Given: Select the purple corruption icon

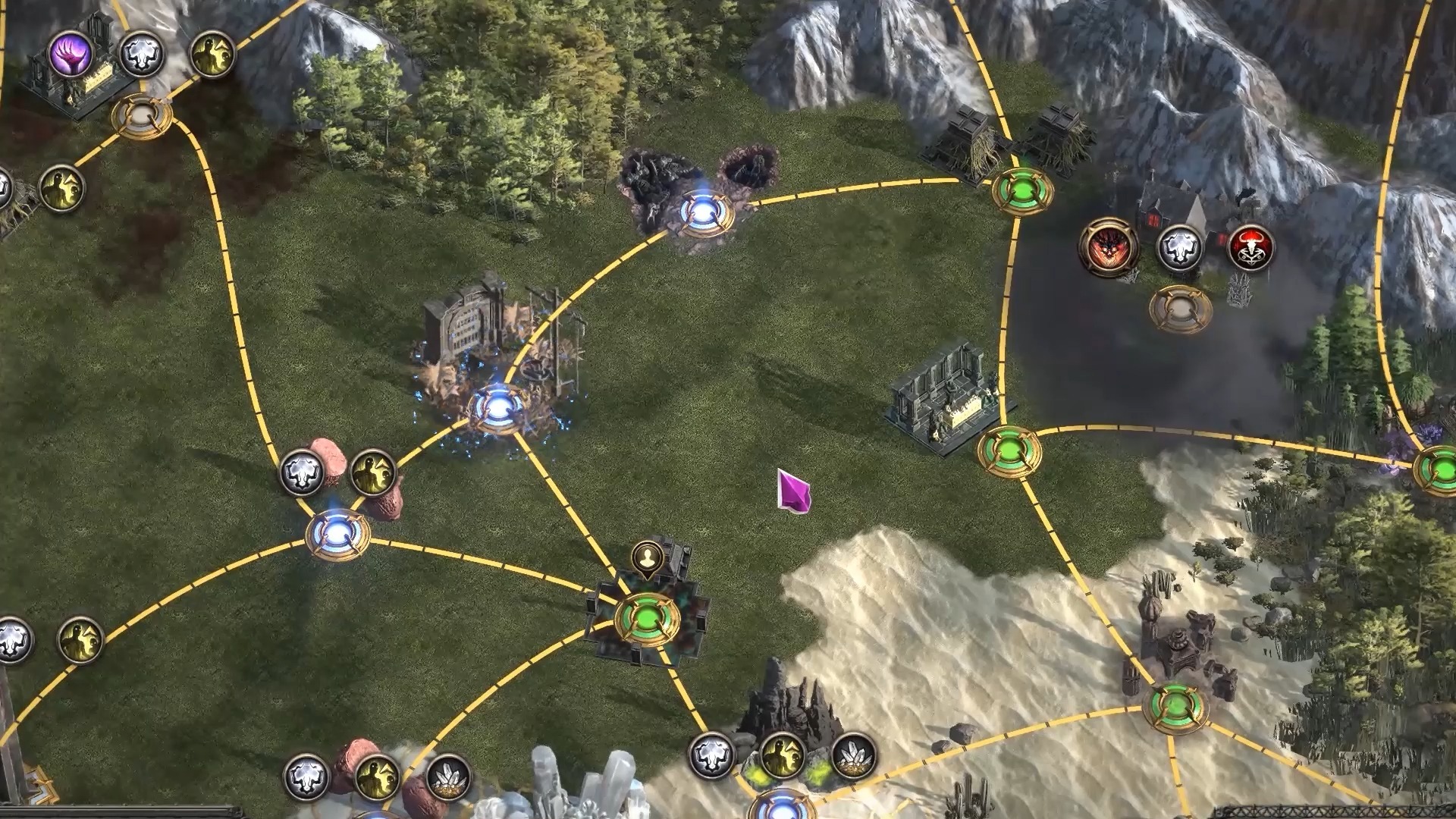Looking at the screenshot, I should [71, 54].
